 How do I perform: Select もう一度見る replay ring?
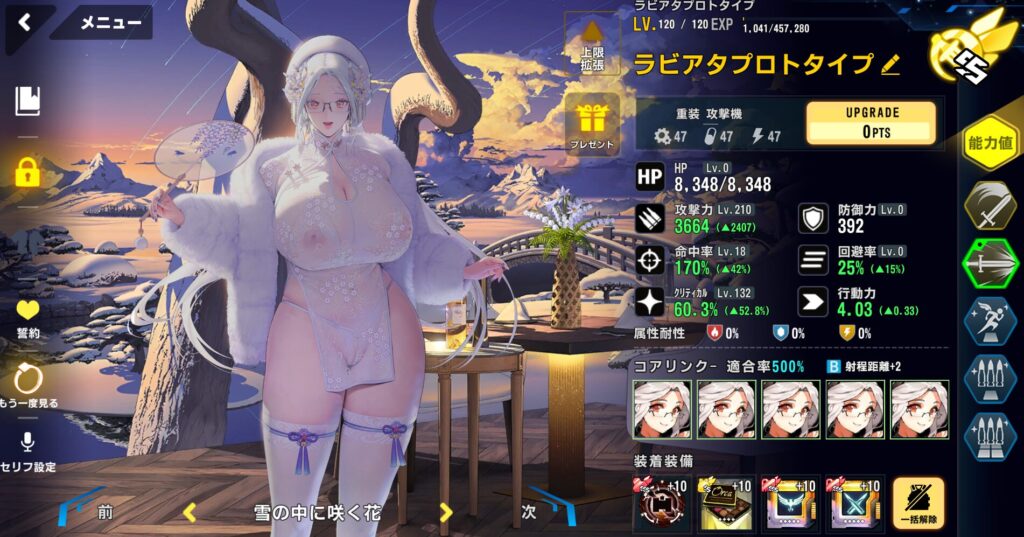[27, 384]
